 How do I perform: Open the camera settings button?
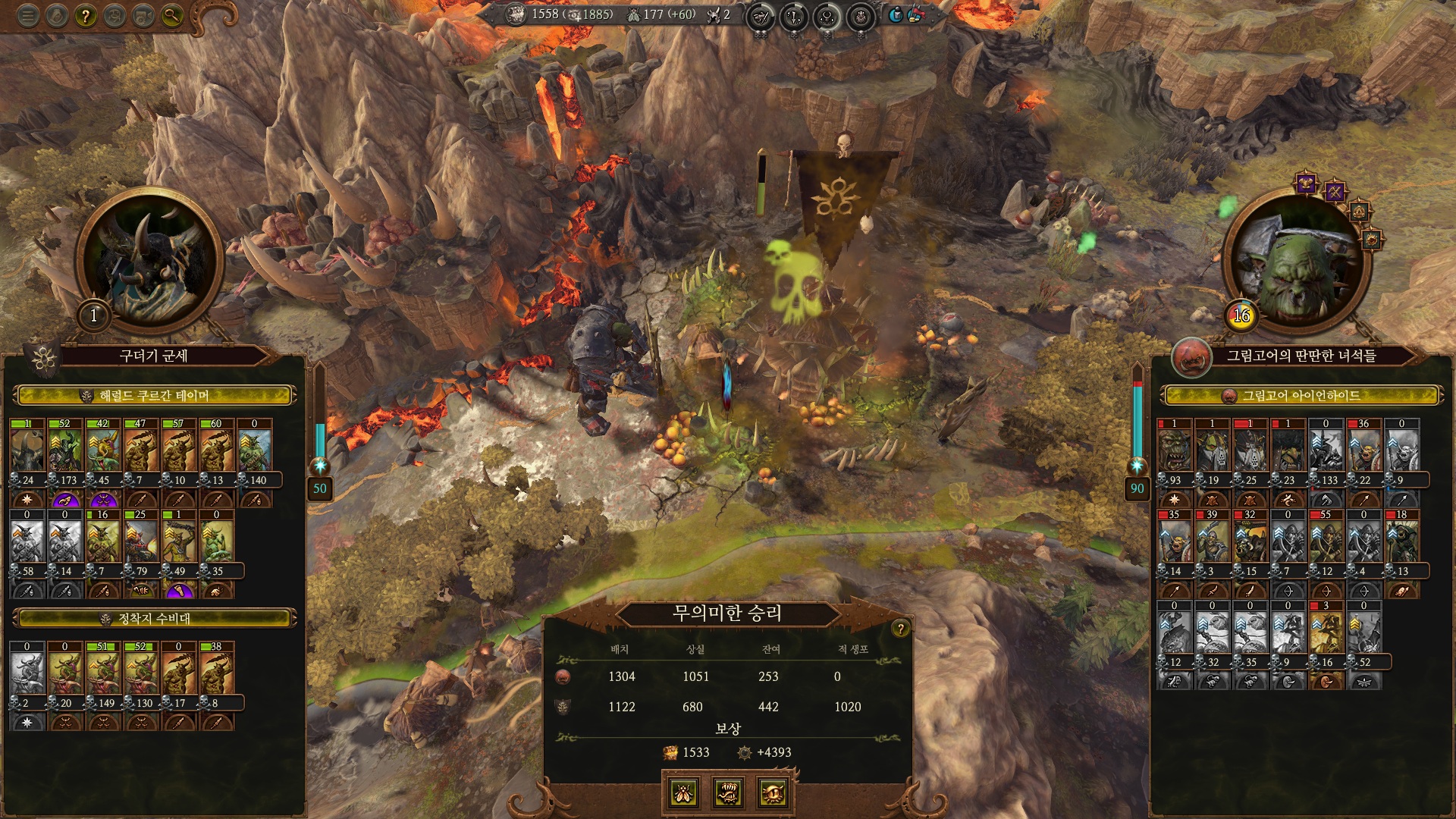click(143, 15)
